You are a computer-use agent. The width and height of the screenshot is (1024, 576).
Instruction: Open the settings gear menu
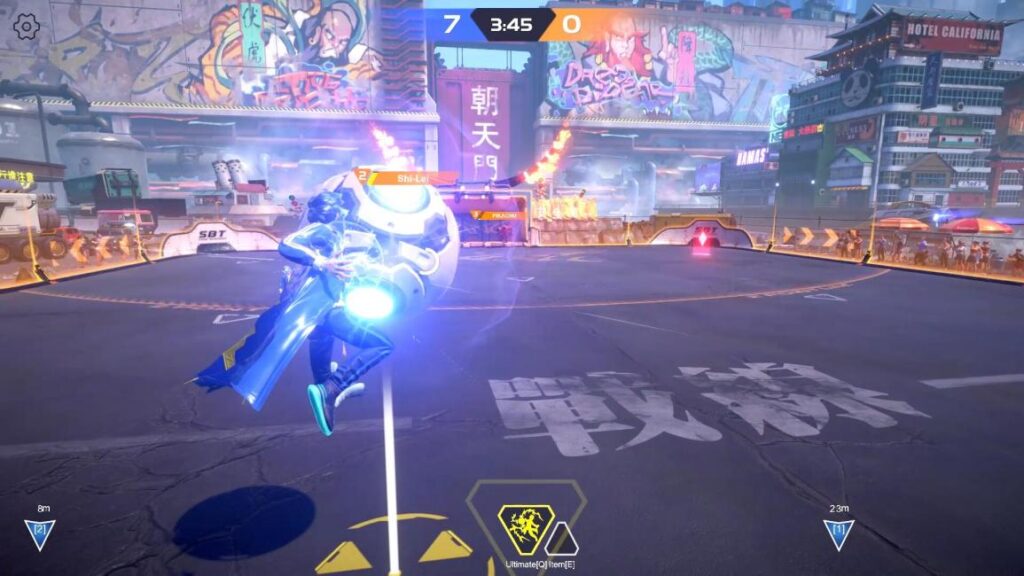[27, 27]
